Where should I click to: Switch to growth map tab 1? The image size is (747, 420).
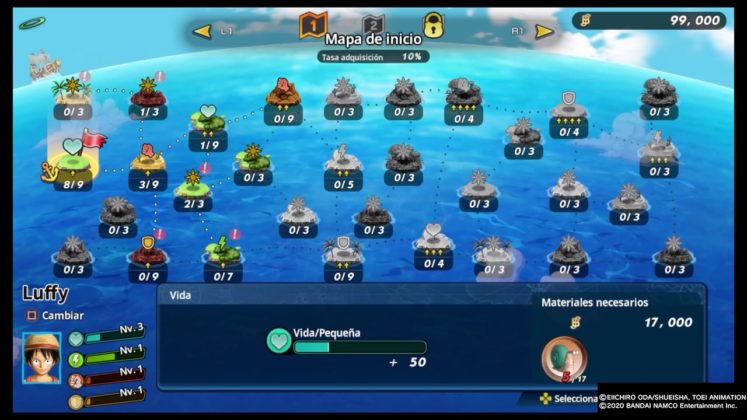[313, 25]
